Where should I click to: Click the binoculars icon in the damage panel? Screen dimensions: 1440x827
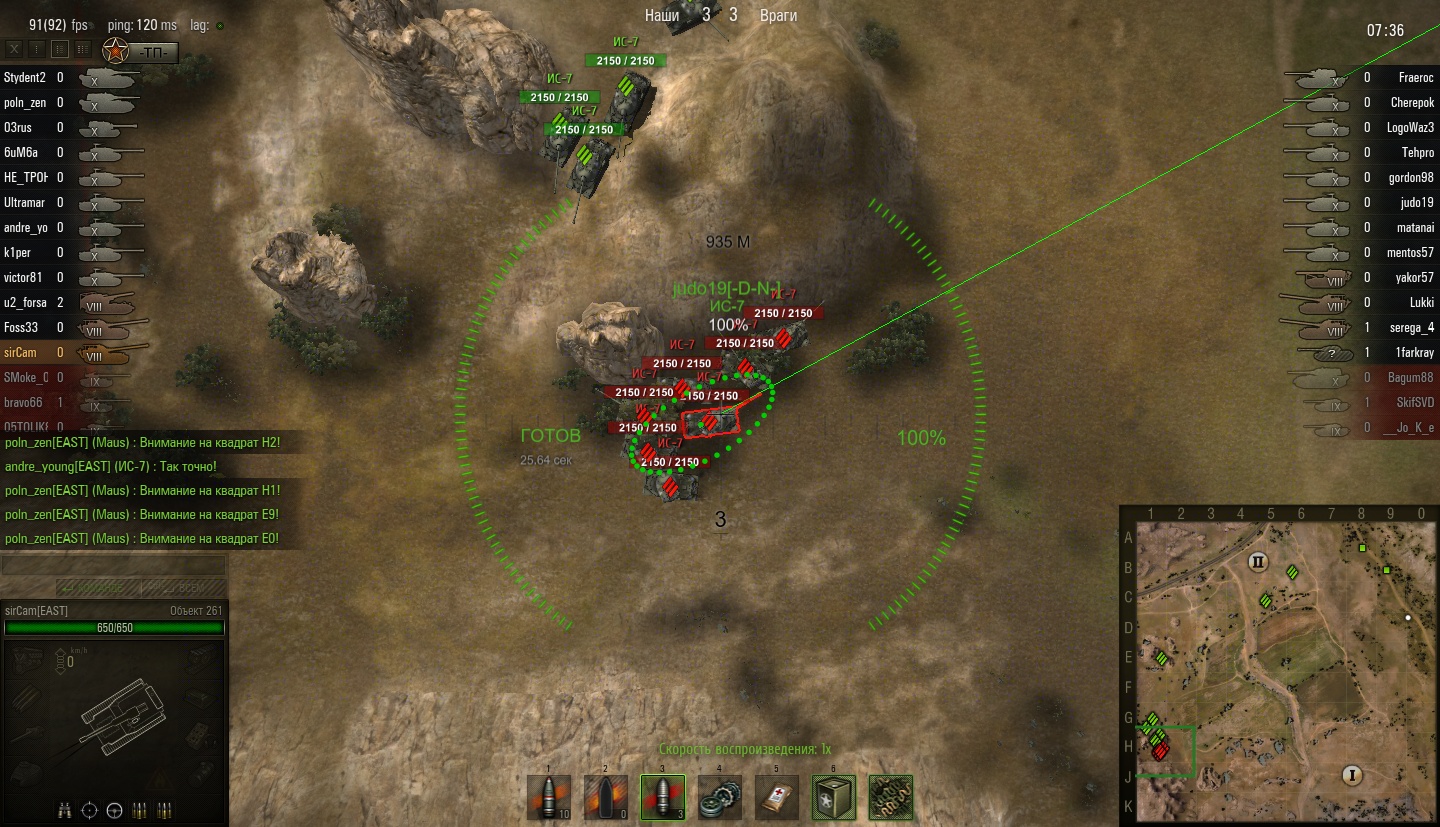(65, 808)
